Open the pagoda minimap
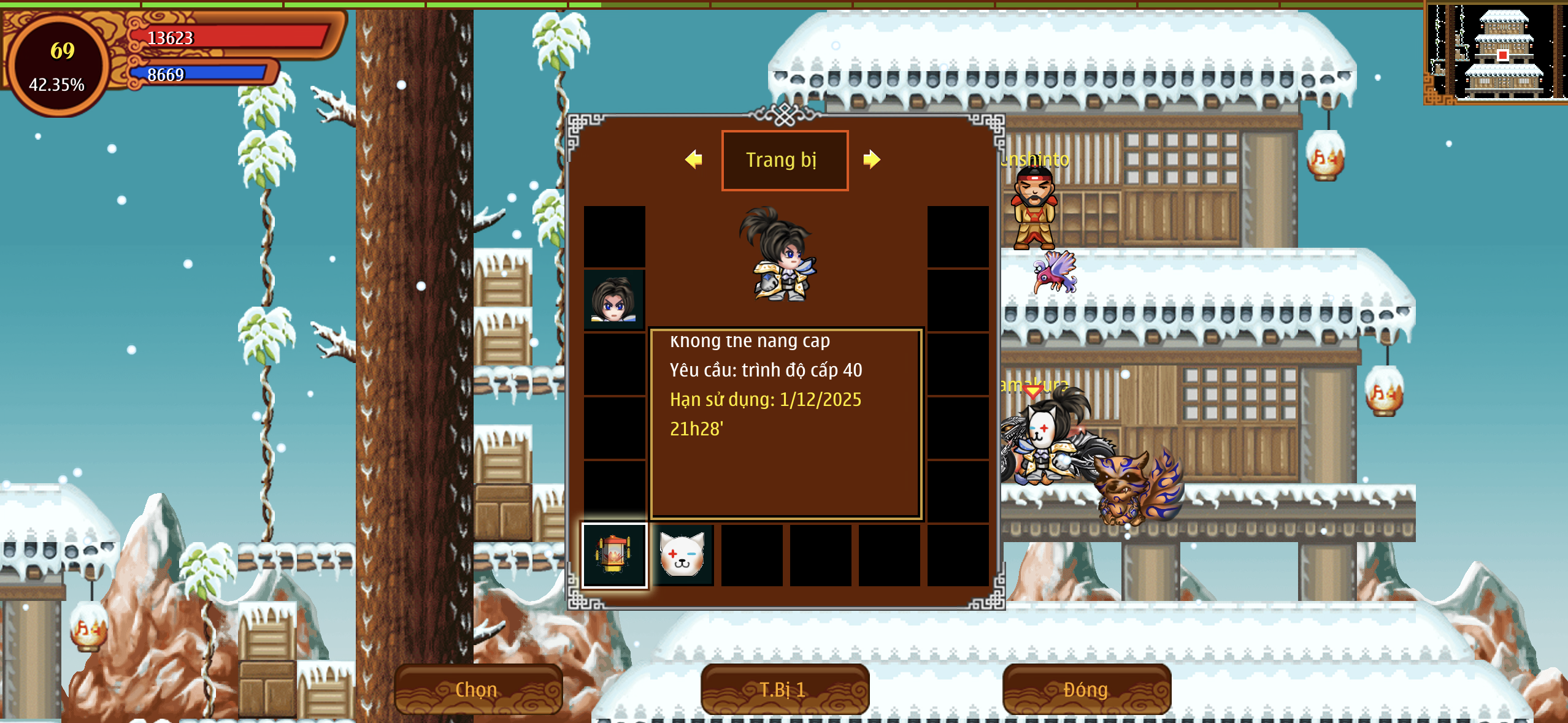 (x=1497, y=52)
